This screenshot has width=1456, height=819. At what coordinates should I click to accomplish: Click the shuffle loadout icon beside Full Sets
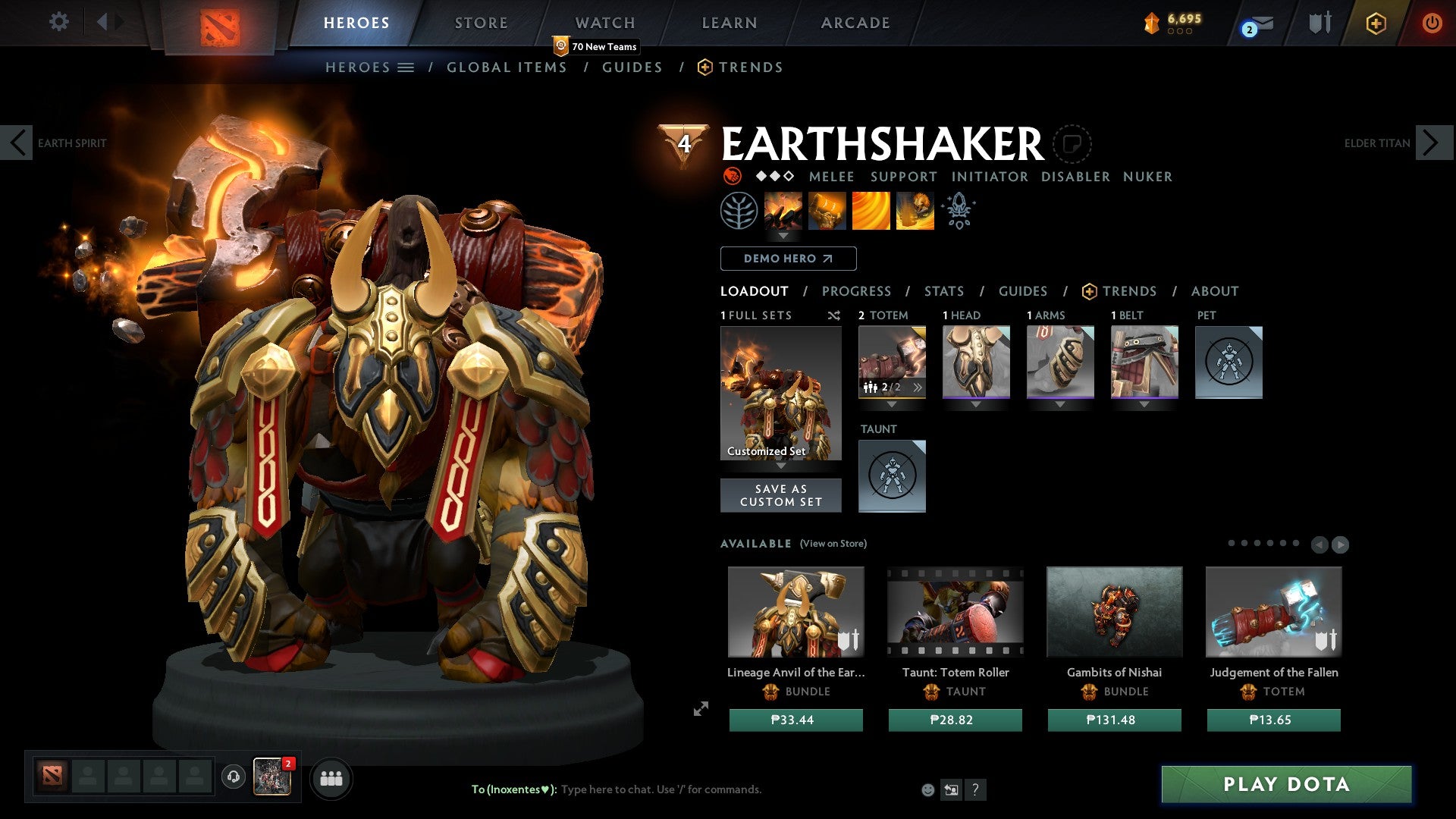pyautogui.click(x=834, y=315)
